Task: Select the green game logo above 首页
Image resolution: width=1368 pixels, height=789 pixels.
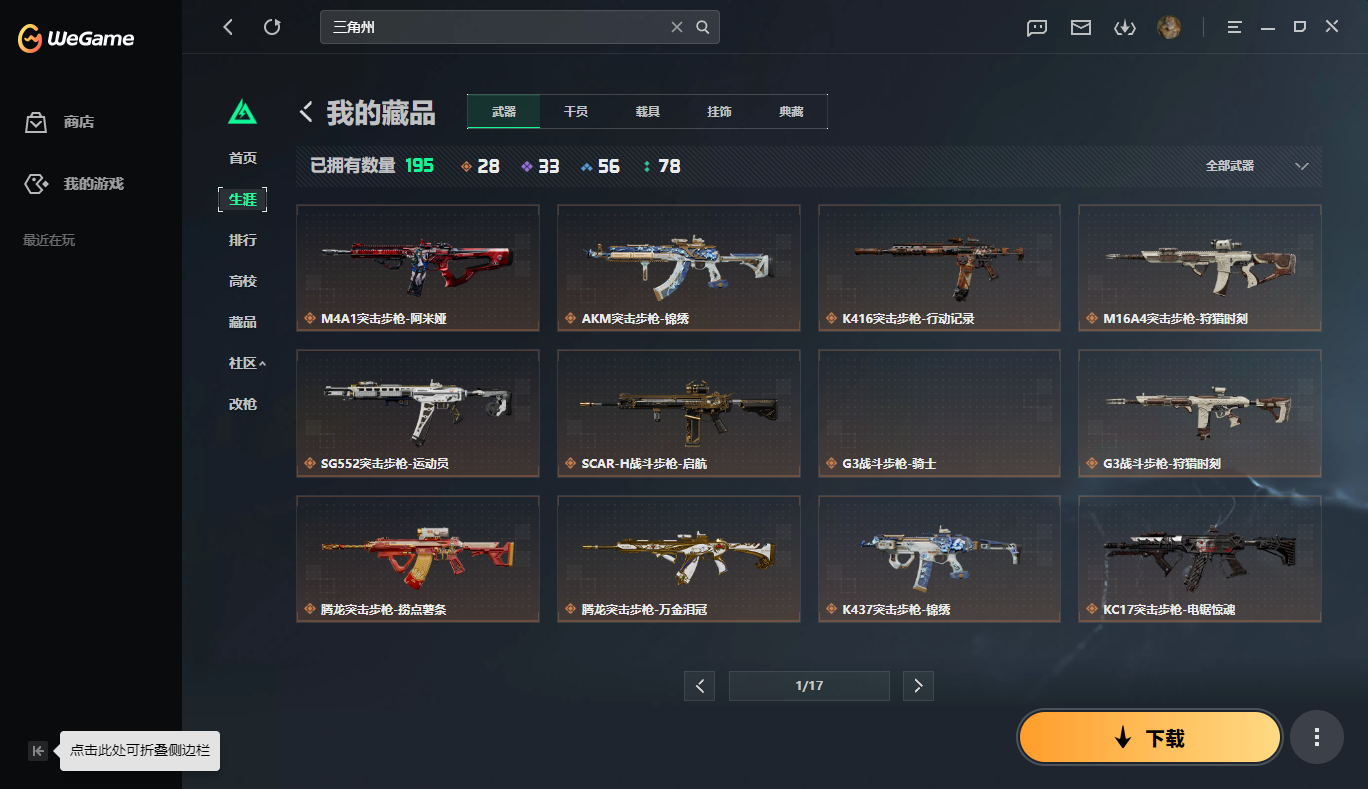Action: pos(243,113)
